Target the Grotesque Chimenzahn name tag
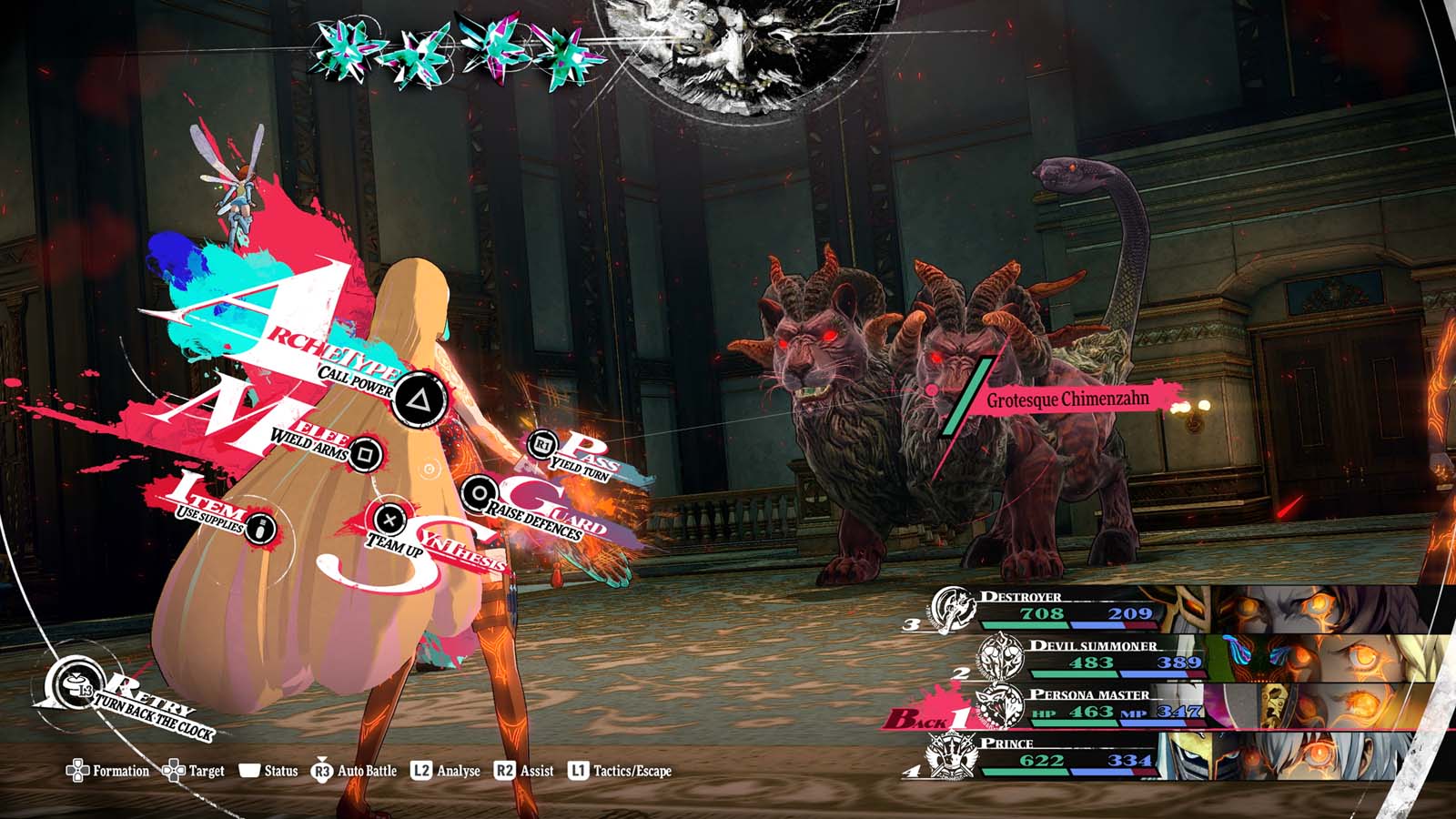 tap(1067, 399)
